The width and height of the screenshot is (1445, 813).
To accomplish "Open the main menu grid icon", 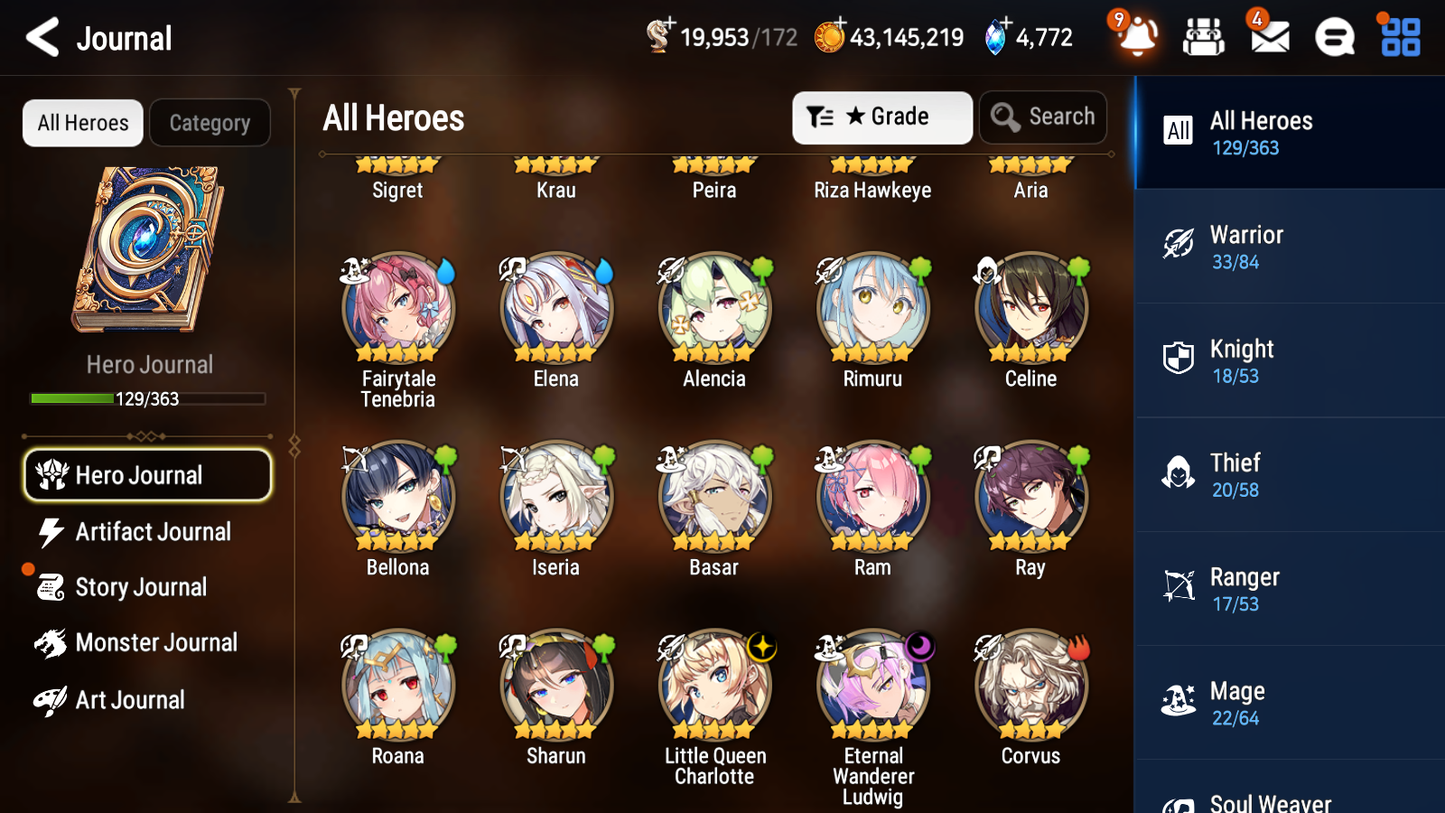I will [1399, 36].
